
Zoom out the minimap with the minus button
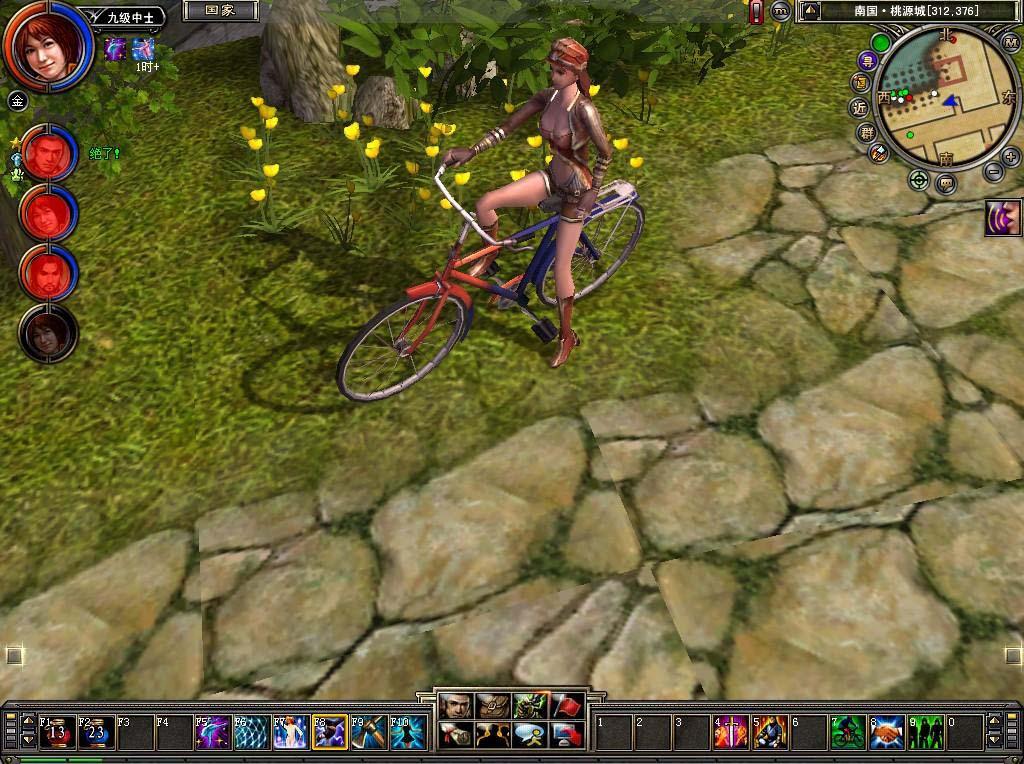click(x=992, y=172)
